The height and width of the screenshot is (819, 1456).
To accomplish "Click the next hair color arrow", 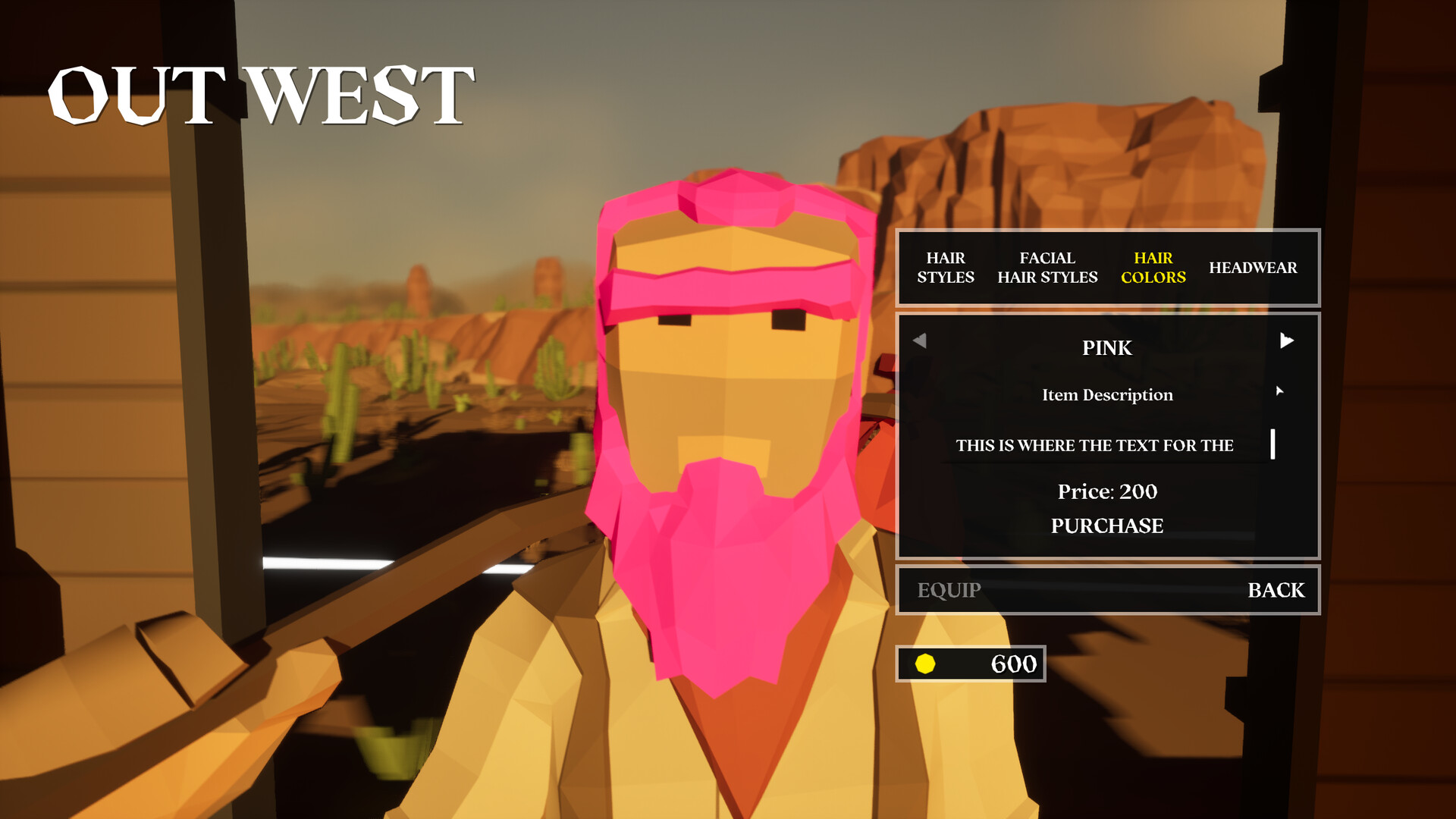I will [x=1287, y=340].
